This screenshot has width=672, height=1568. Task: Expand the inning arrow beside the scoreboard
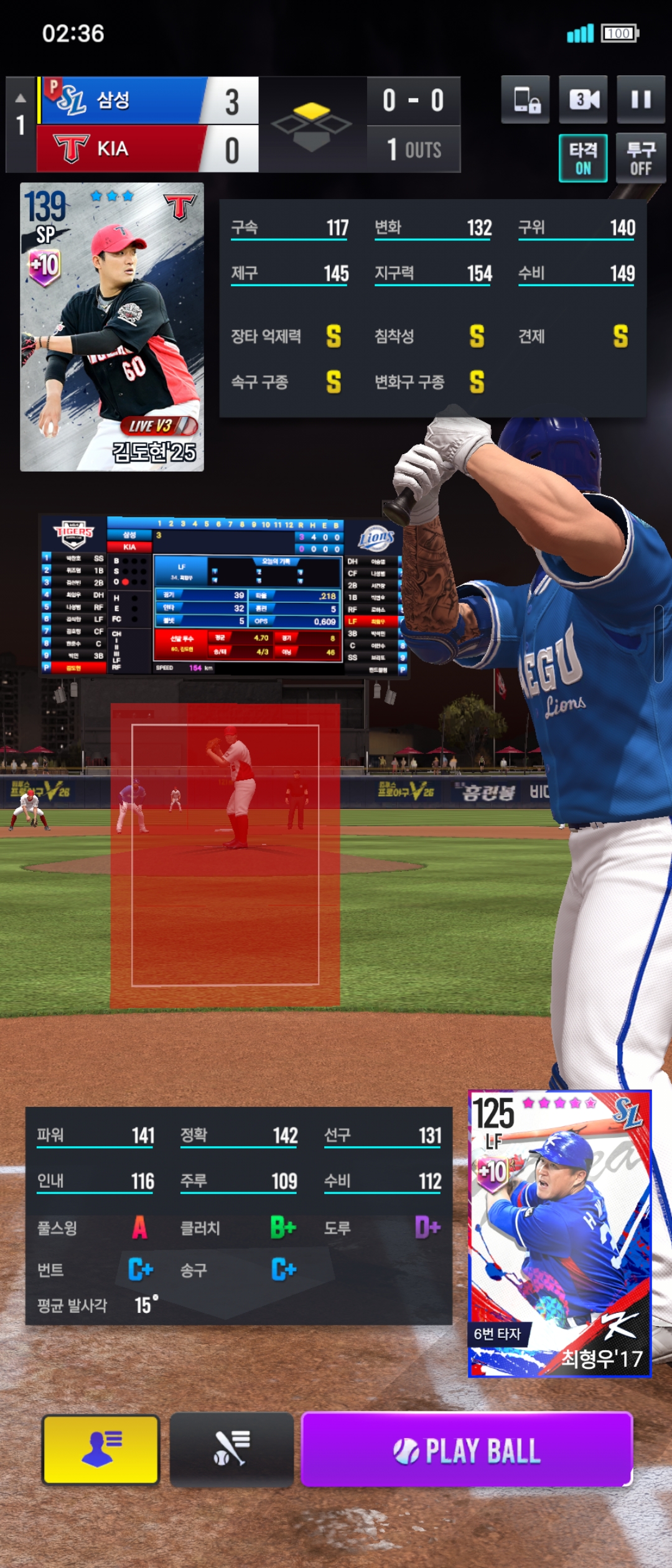tap(21, 98)
